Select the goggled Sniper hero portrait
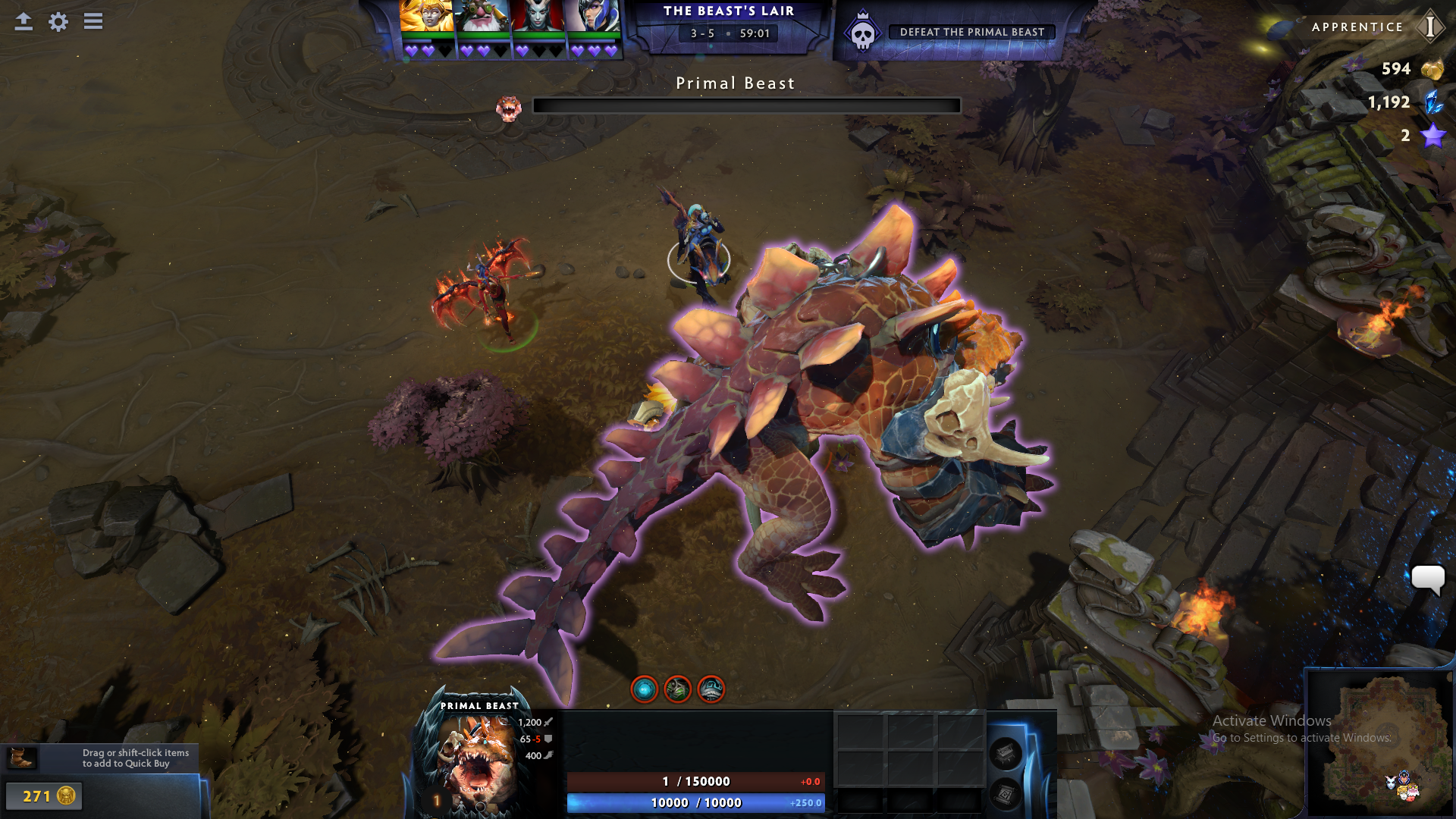The width and height of the screenshot is (1456, 819). [482, 16]
